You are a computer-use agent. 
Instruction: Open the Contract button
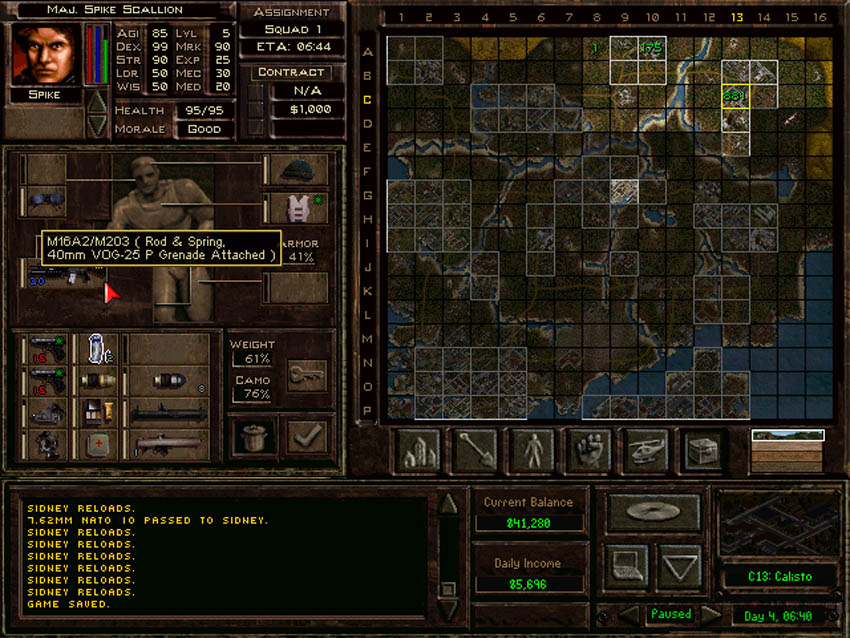coord(290,72)
